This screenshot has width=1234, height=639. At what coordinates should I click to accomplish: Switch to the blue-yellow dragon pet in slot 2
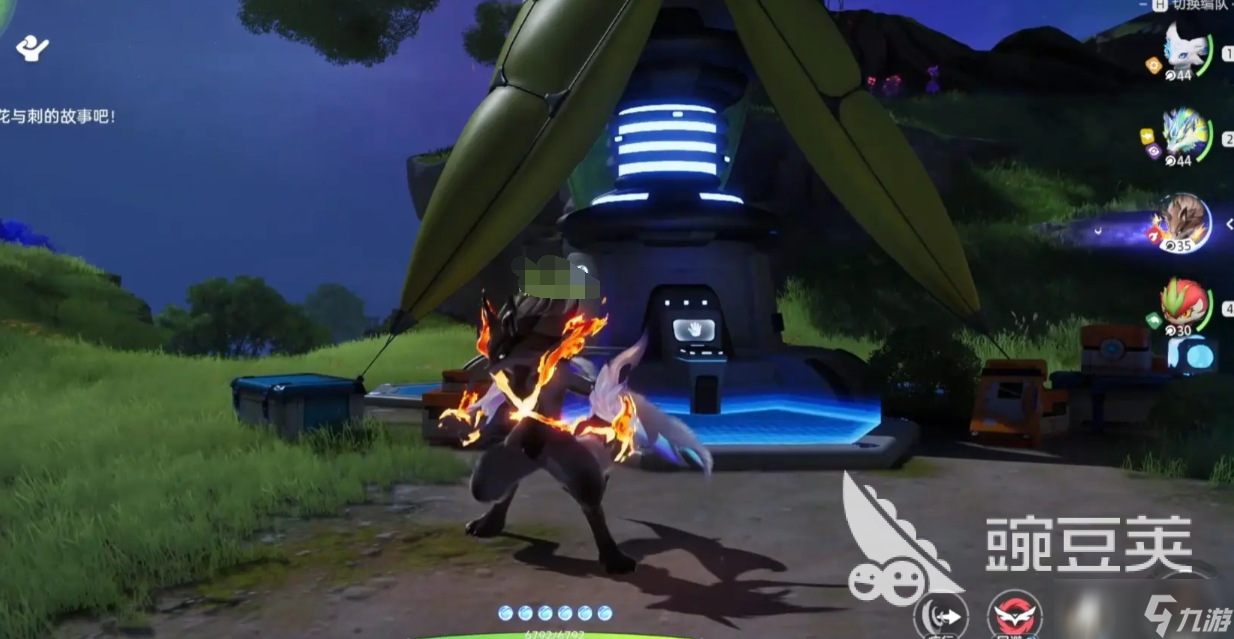click(1186, 134)
